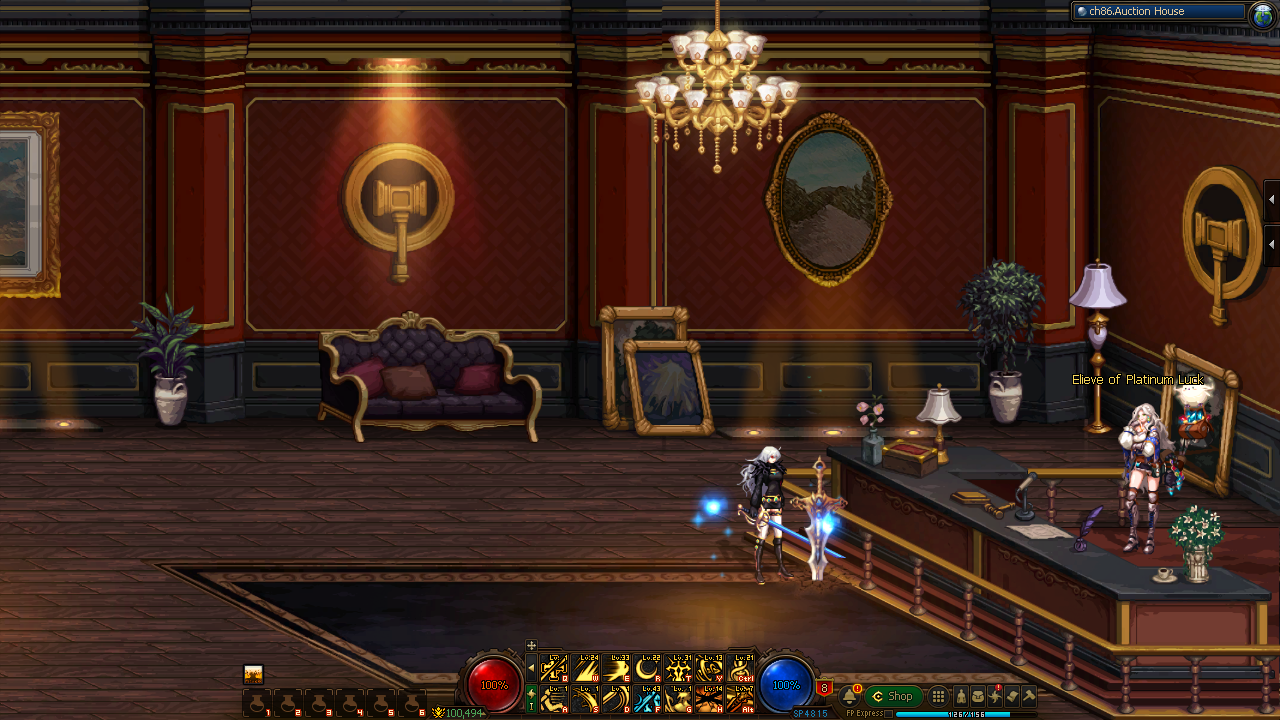Open the inventory bag icon
This screenshot has width=1280, height=720.
click(x=978, y=696)
